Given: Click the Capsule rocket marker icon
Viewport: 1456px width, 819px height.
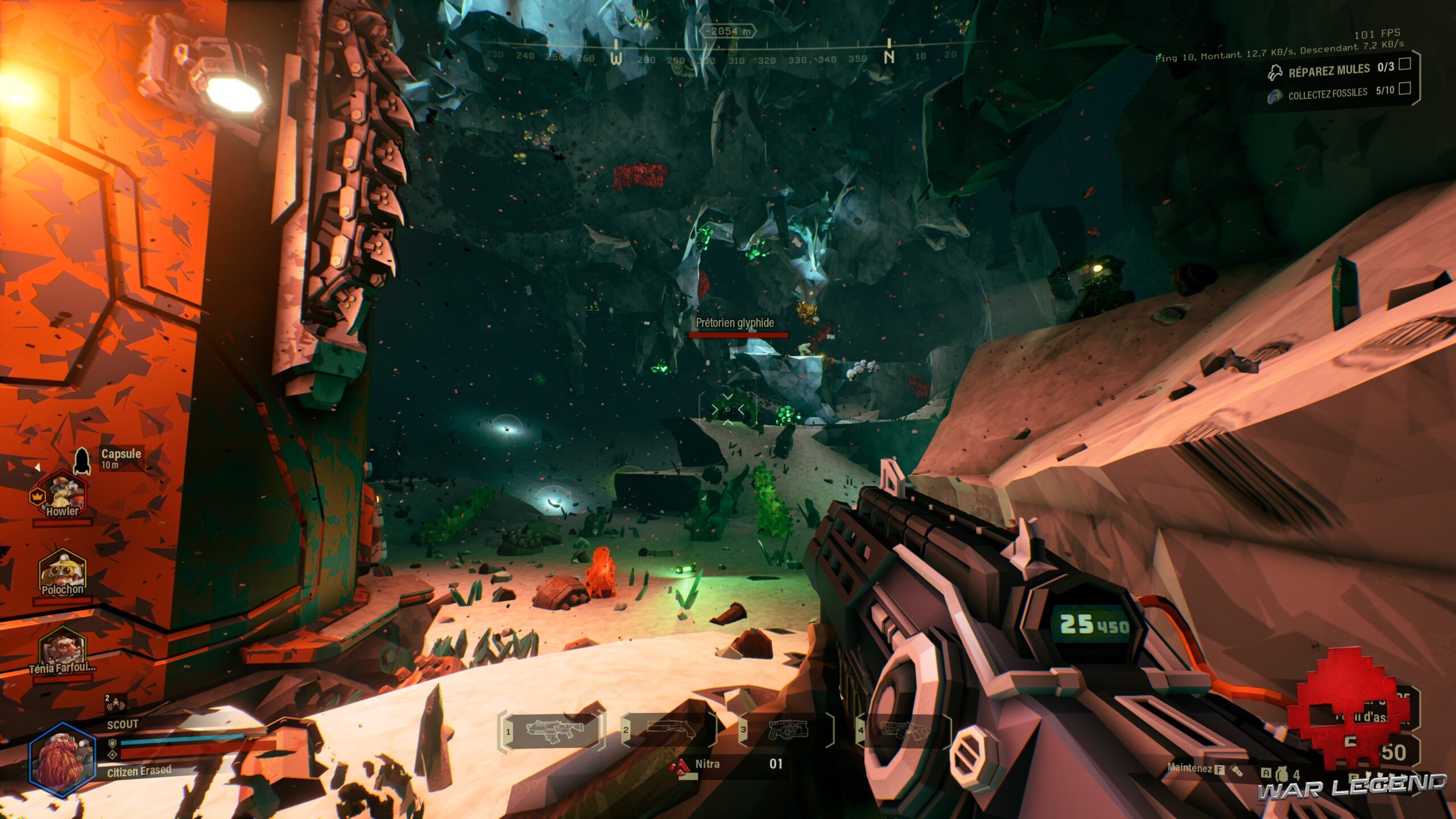Looking at the screenshot, I should 82,460.
